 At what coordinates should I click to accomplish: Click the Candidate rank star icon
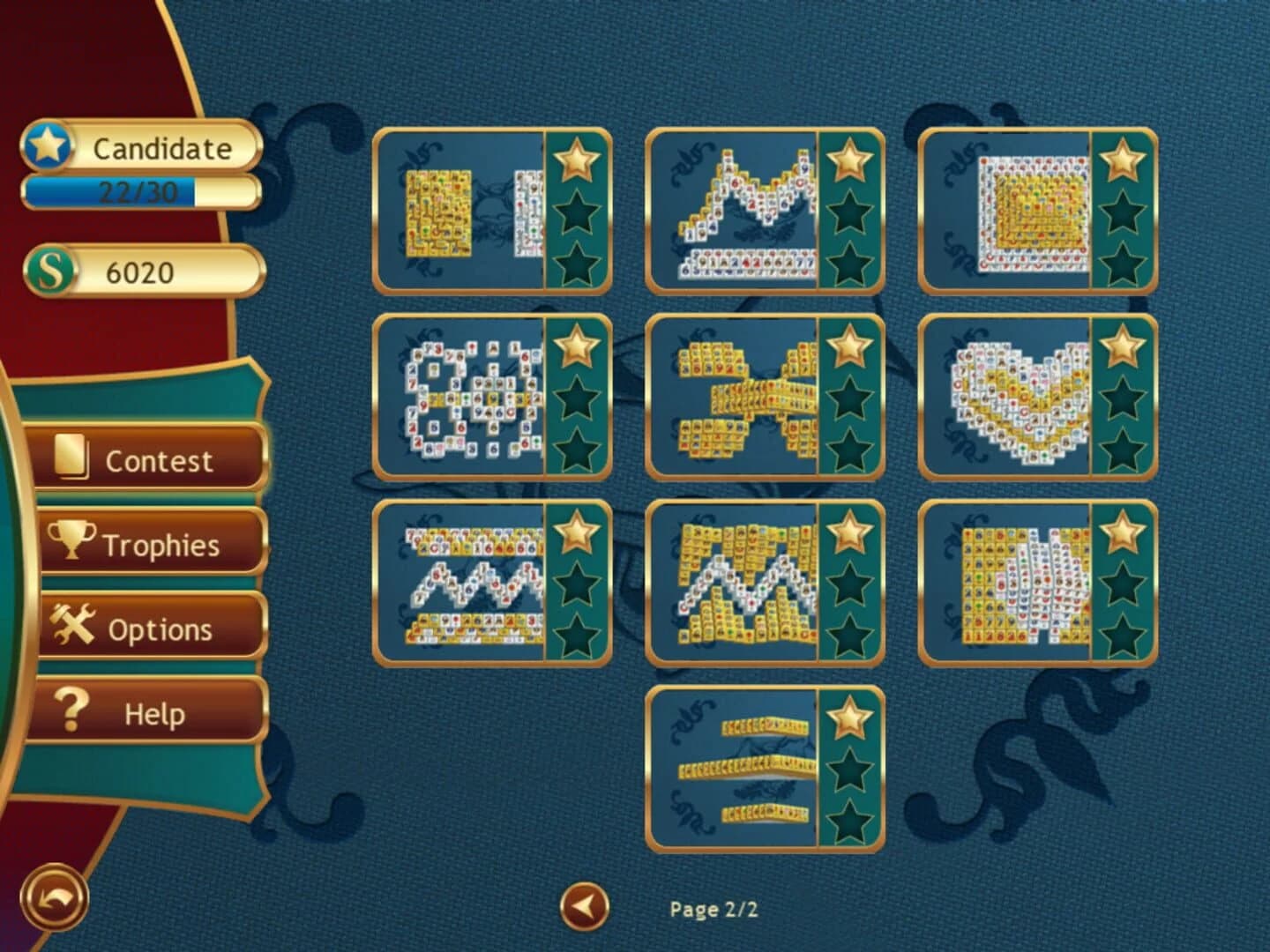[50, 146]
